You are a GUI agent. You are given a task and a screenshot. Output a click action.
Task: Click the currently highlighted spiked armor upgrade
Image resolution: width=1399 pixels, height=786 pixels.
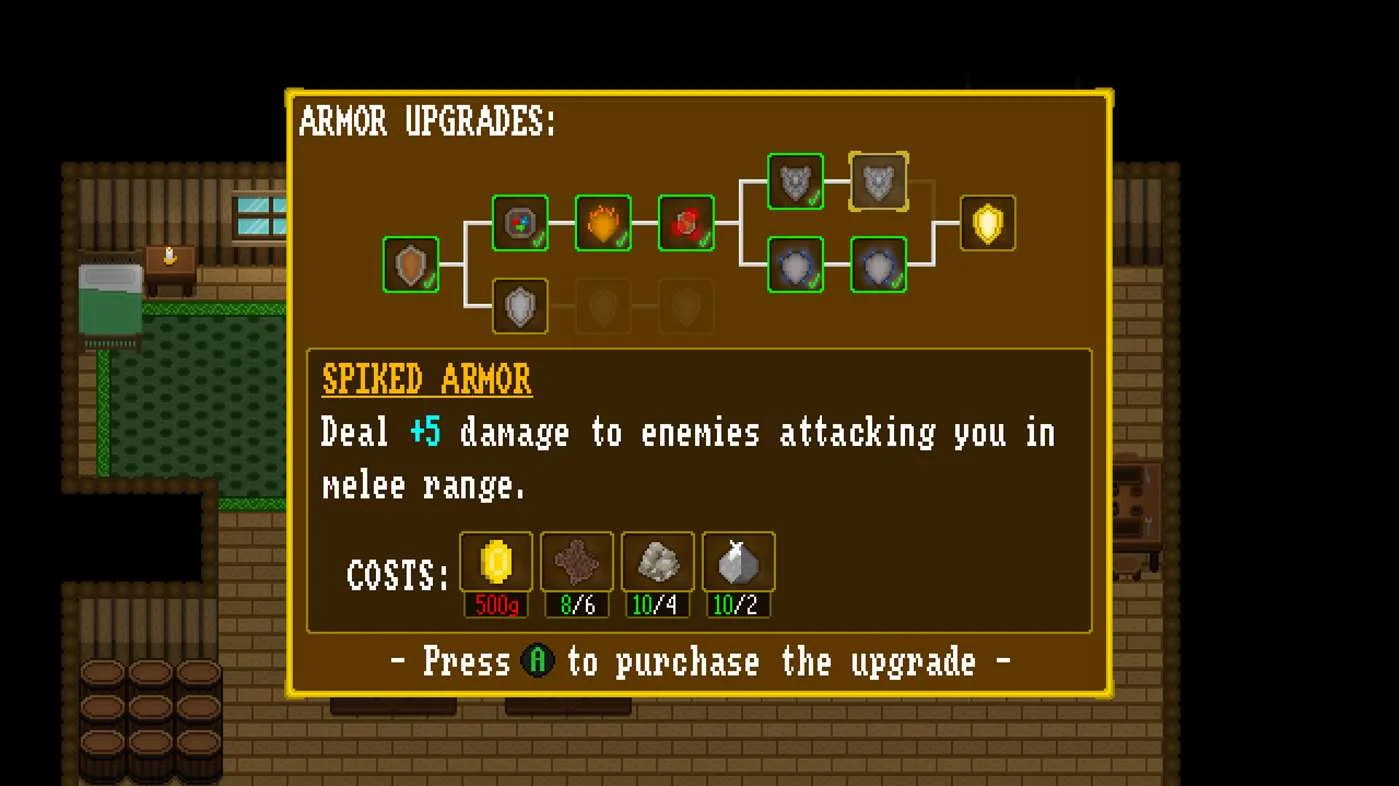coord(878,181)
